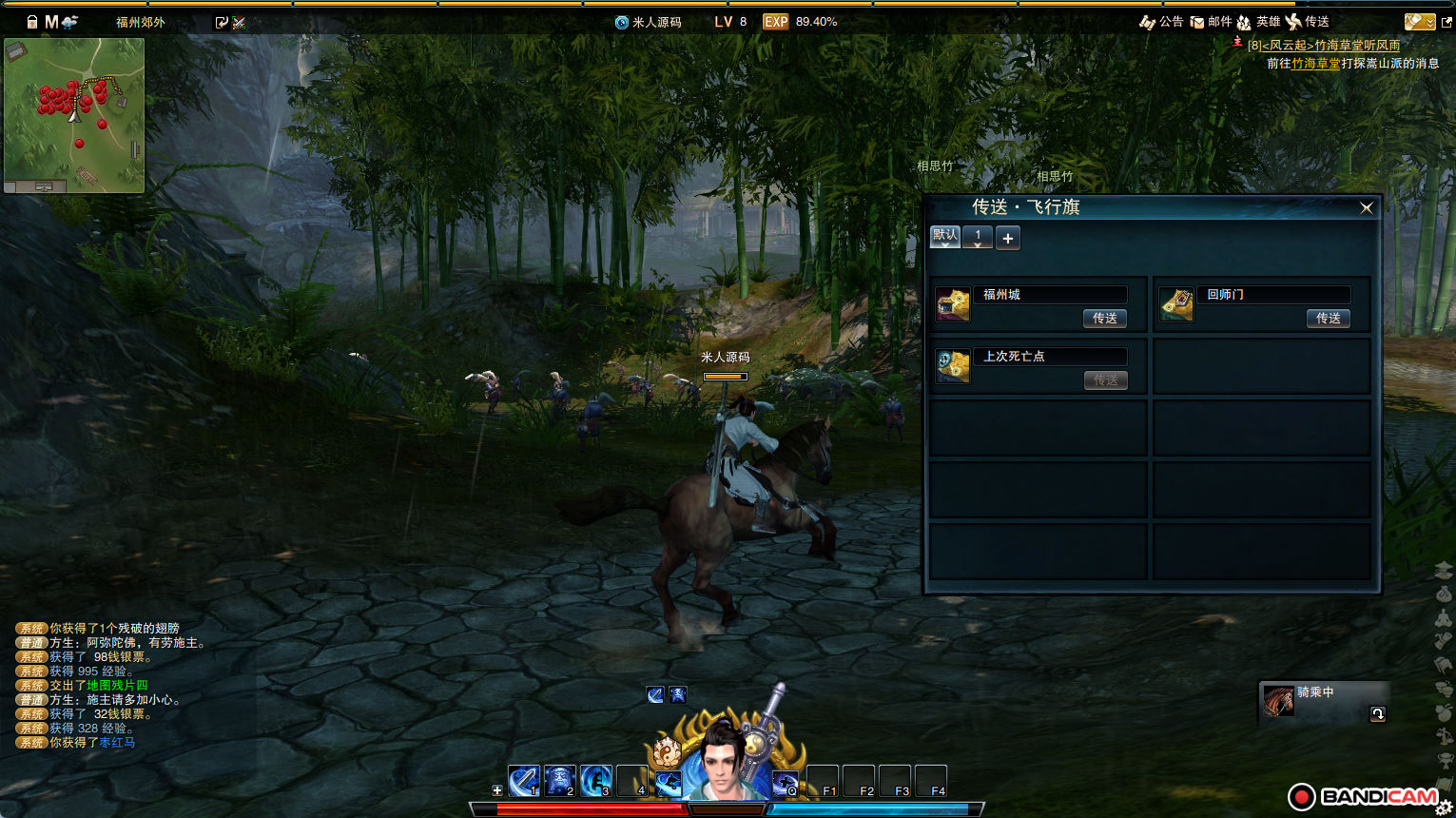The height and width of the screenshot is (818, 1456).
Task: Dismount using the 骑乘中 mount button
Action: point(1377,713)
